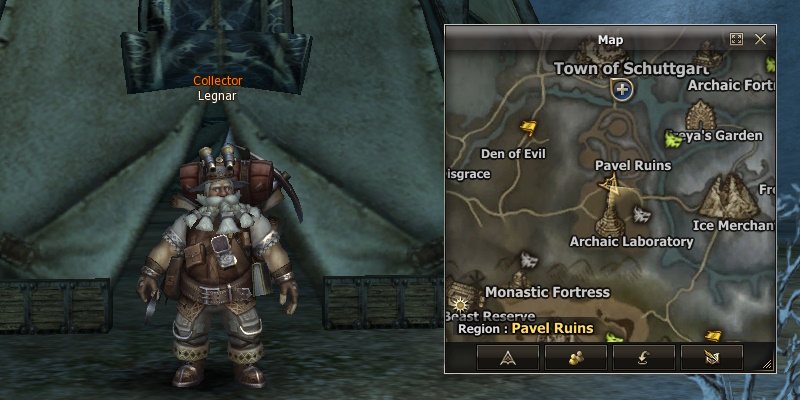Screen dimensions: 800x400
Task: Click the yellow flag button on map toolbar
Action: coord(711,356)
